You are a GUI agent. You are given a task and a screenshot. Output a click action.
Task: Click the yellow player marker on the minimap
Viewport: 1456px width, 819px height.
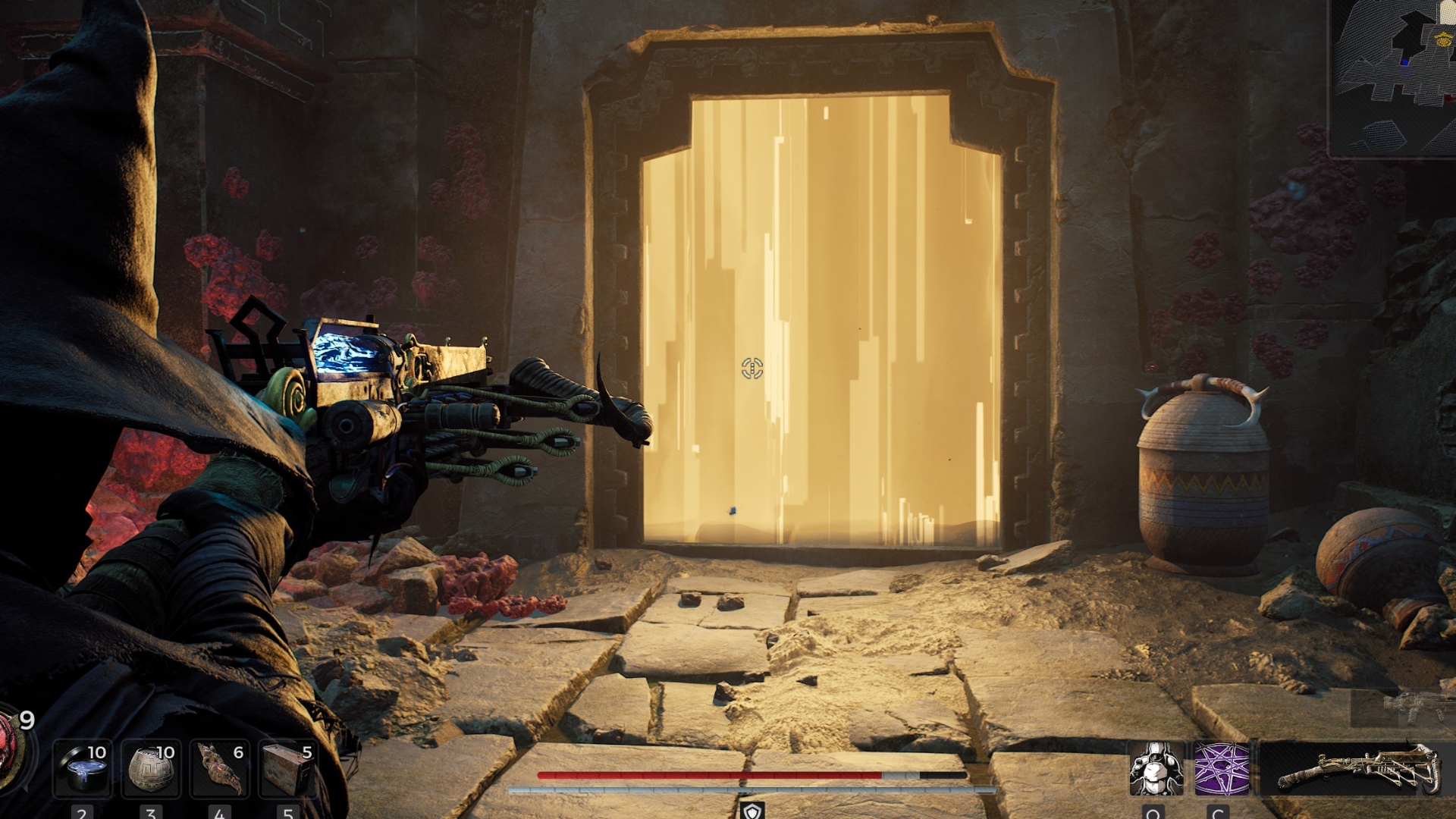tap(1443, 40)
